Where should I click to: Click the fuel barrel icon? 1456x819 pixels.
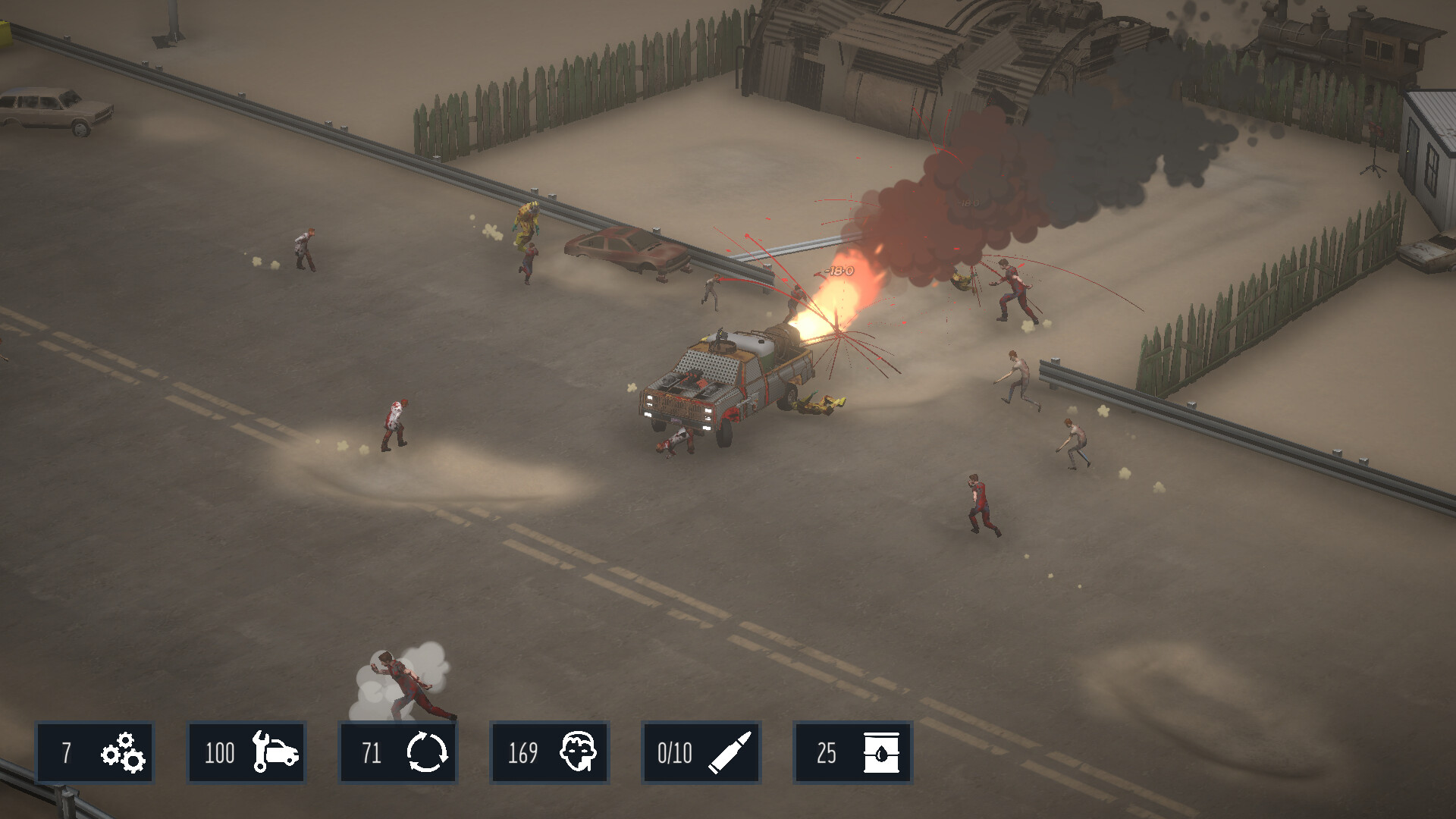pyautogui.click(x=880, y=753)
